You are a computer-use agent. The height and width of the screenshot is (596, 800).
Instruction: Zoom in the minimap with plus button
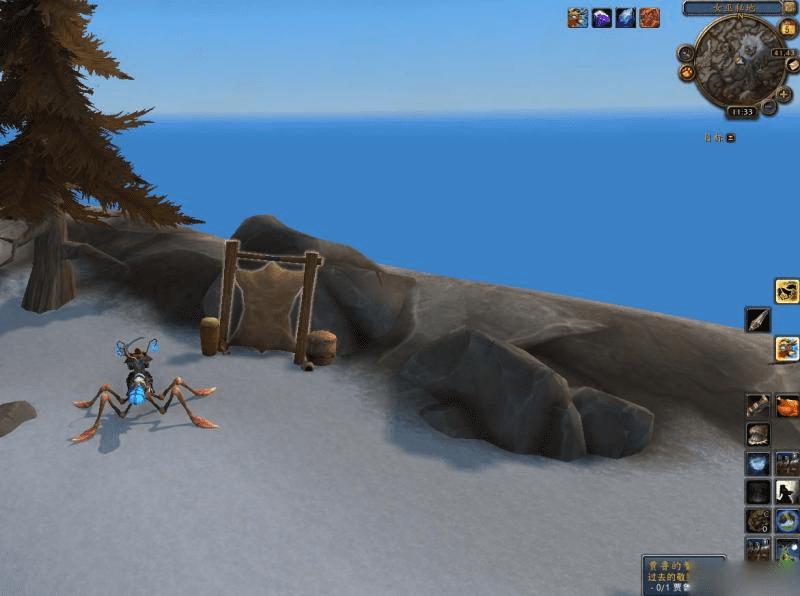click(x=784, y=93)
